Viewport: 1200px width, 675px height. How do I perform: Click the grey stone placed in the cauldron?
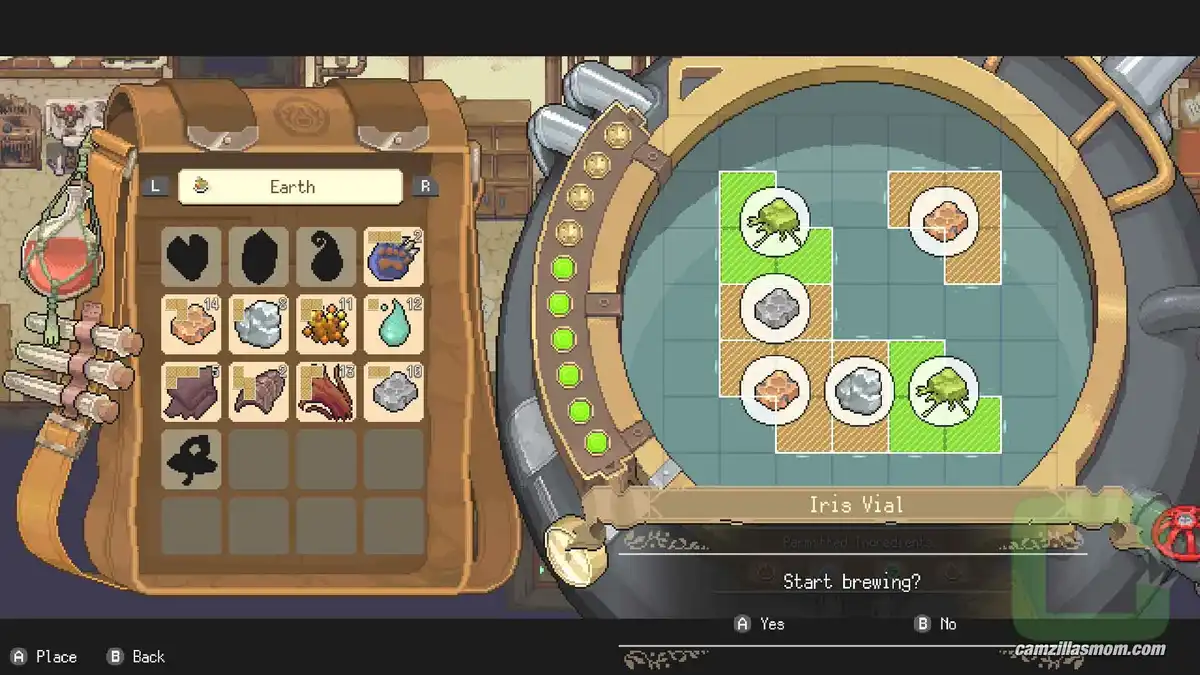coord(775,306)
